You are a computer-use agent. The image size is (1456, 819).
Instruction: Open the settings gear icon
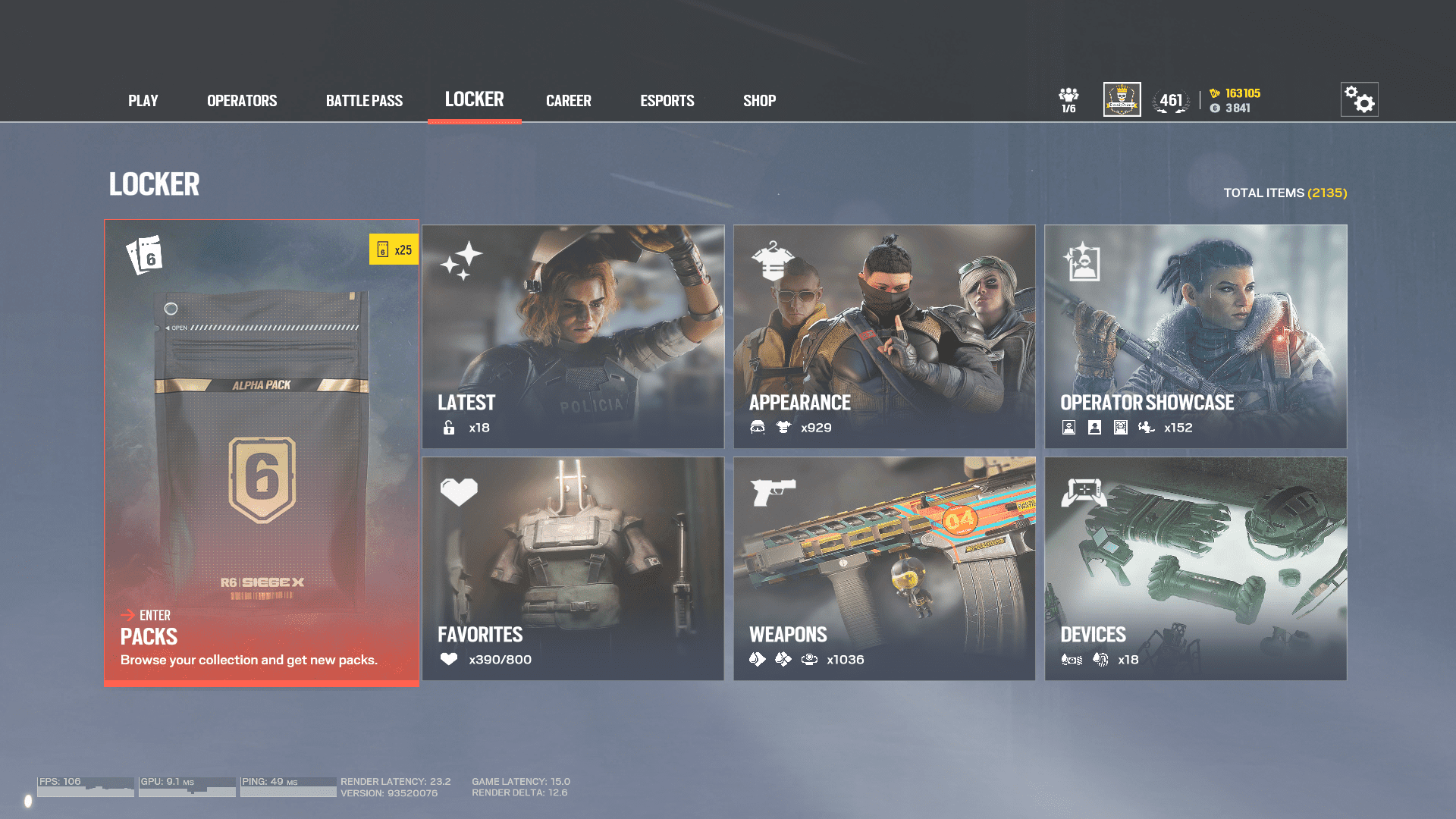1359,99
